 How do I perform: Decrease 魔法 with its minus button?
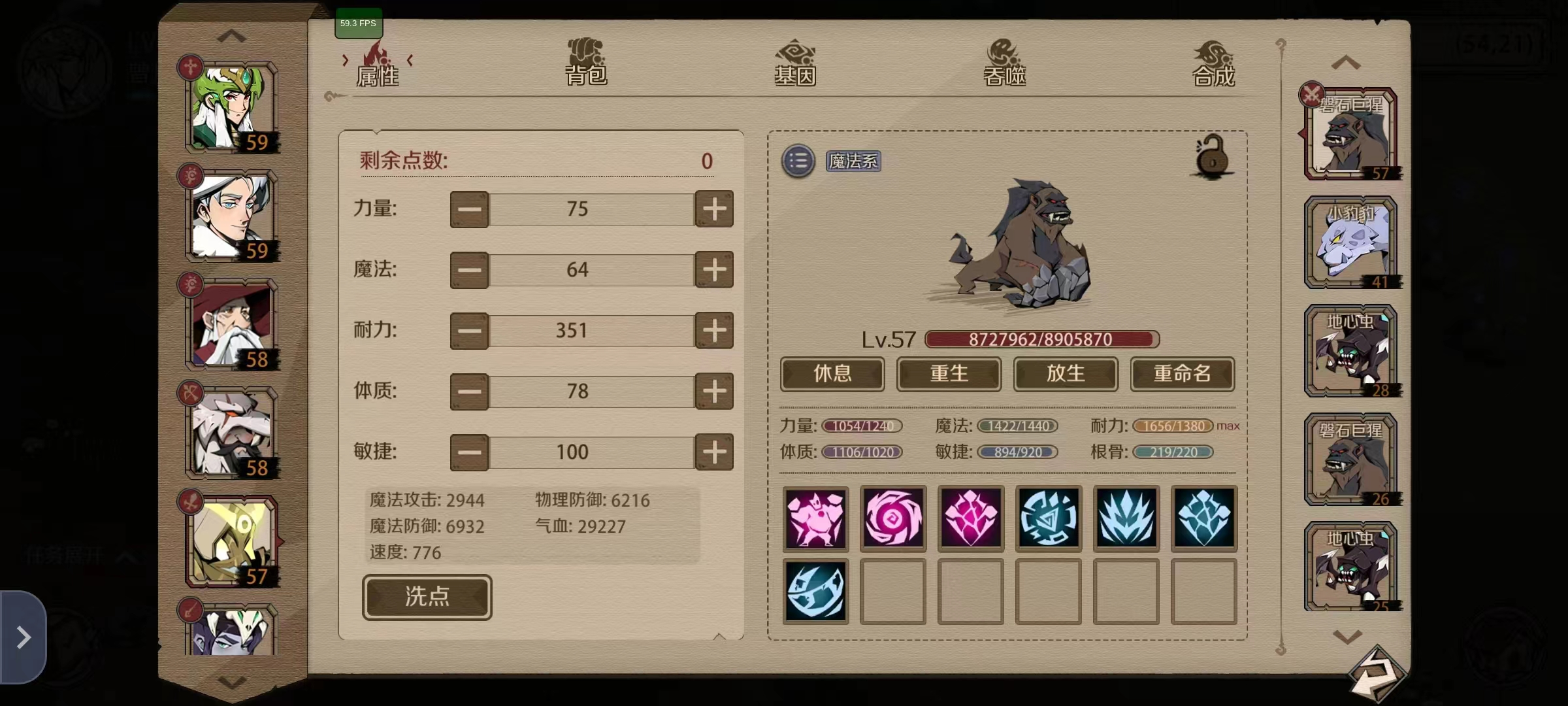click(469, 270)
